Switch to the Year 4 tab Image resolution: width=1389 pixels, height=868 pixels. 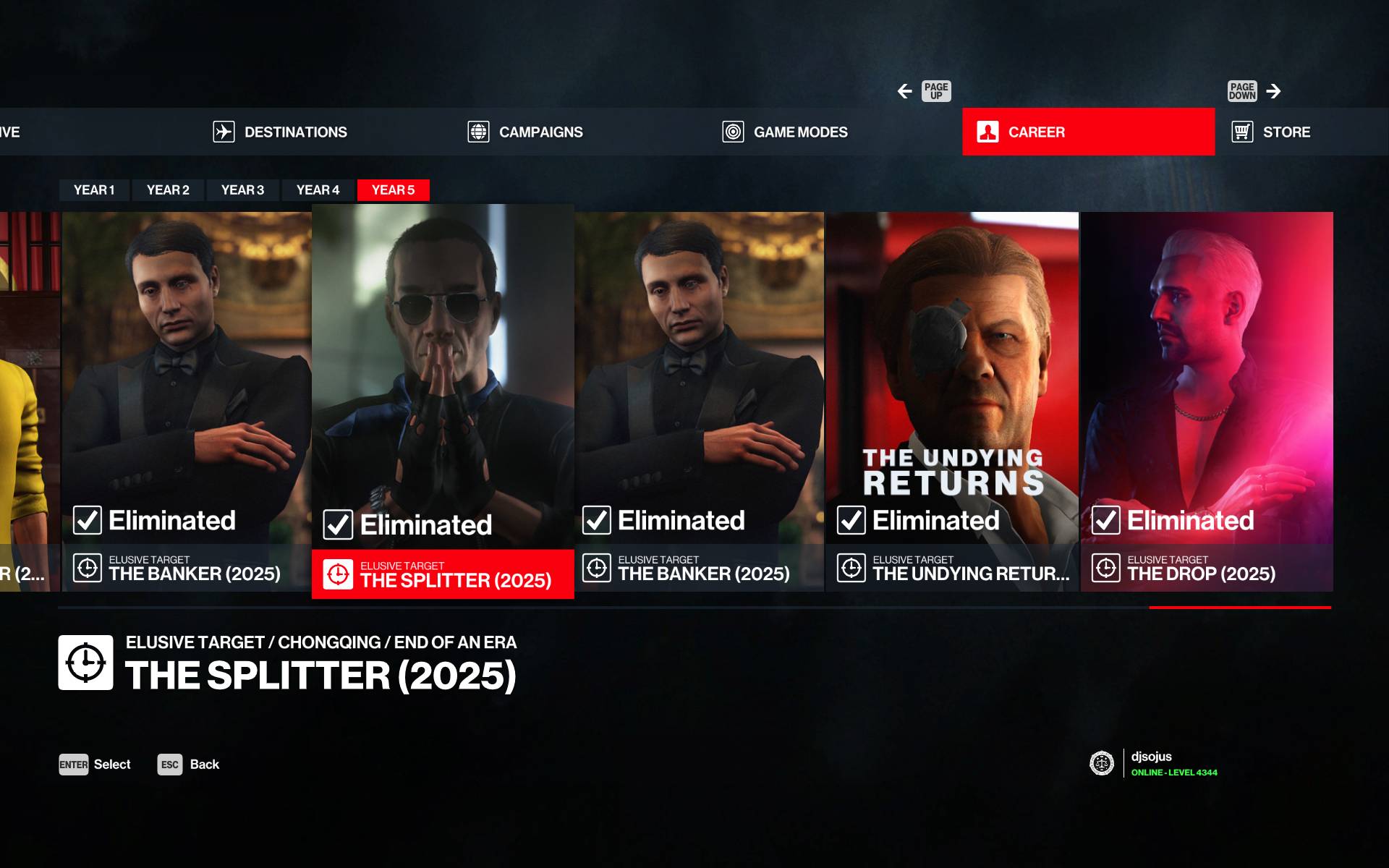(318, 190)
